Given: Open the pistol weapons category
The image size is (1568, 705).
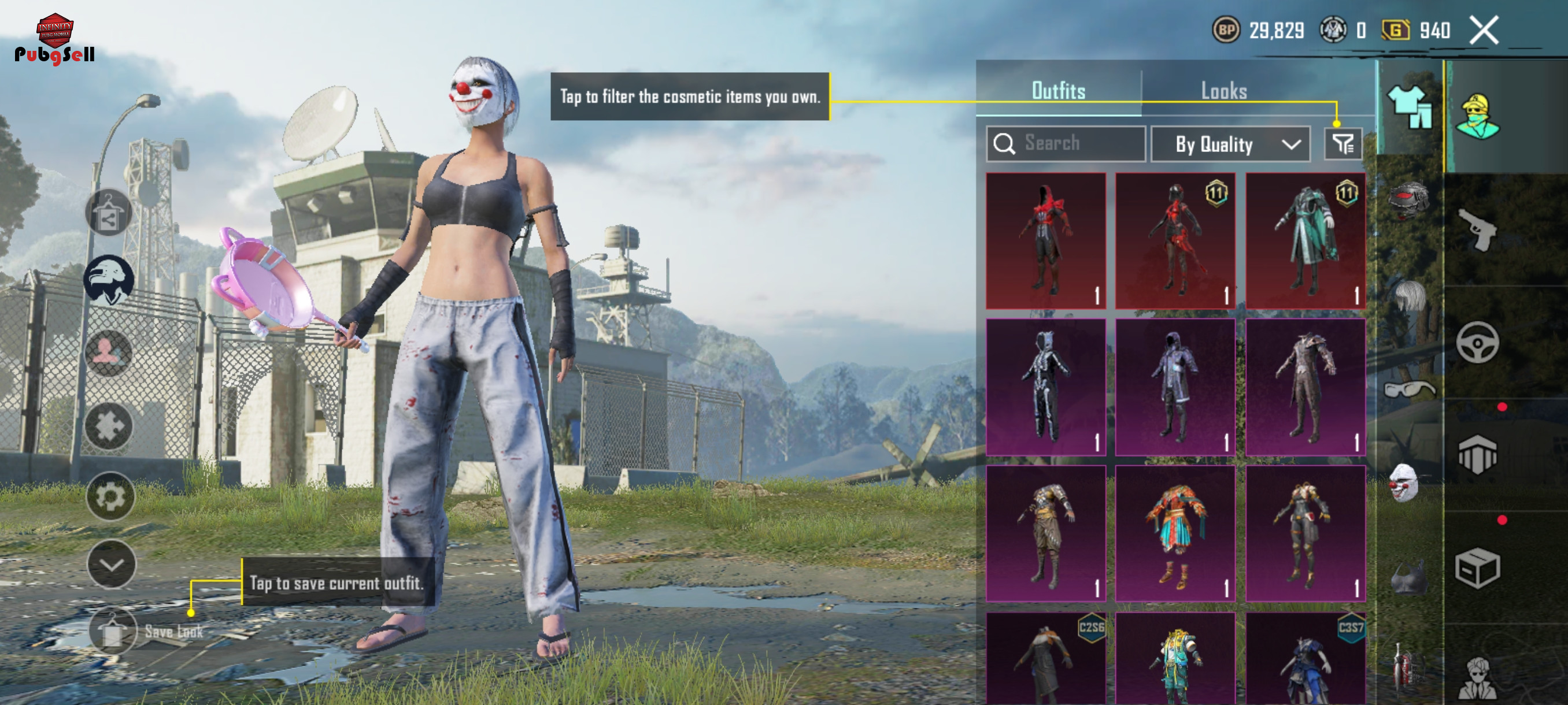Looking at the screenshot, I should [x=1477, y=230].
